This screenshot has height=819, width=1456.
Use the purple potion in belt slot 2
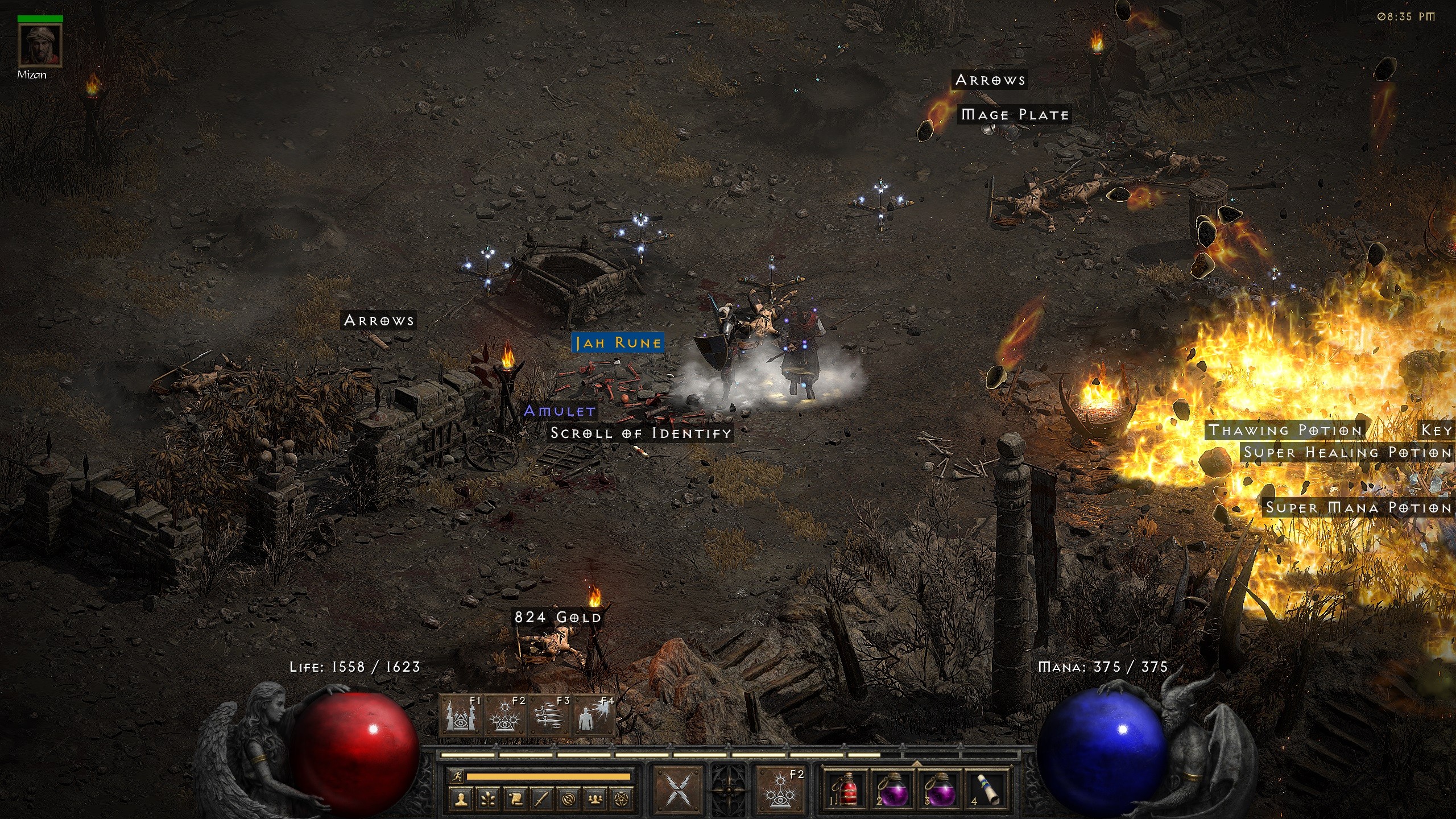point(893,789)
